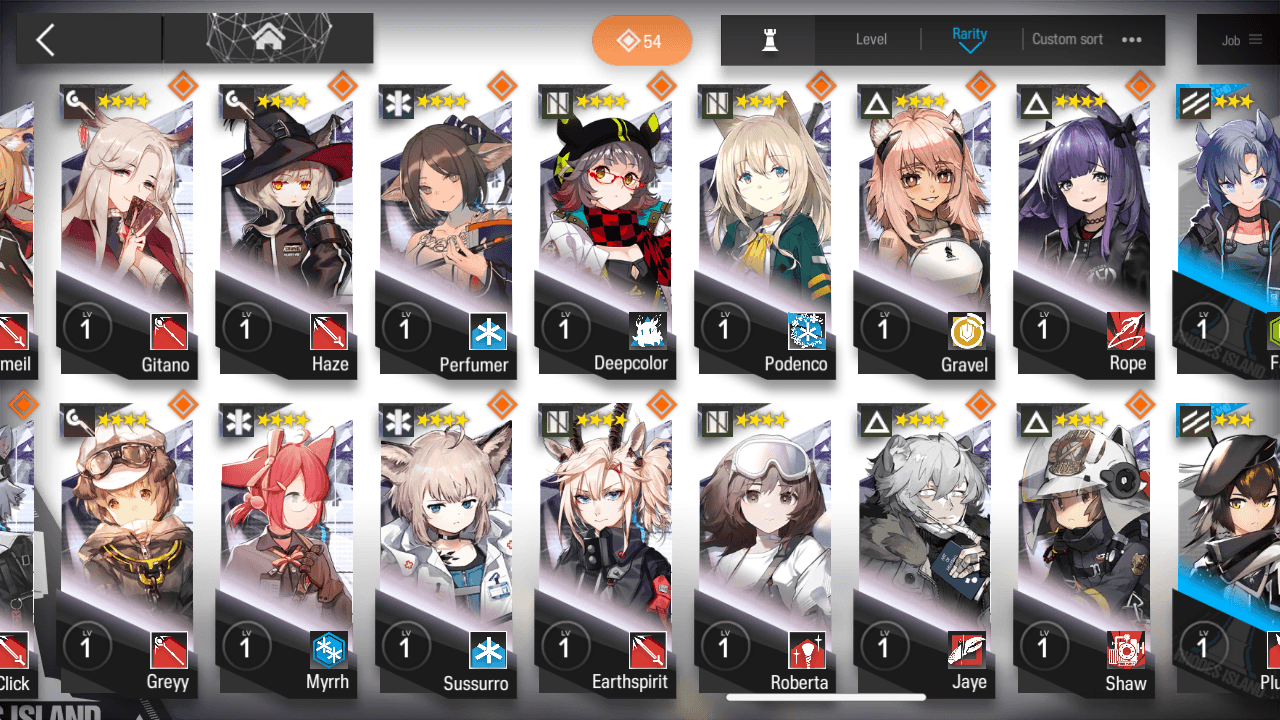This screenshot has width=1280, height=720.
Task: Open the home navigation button
Action: 267,39
